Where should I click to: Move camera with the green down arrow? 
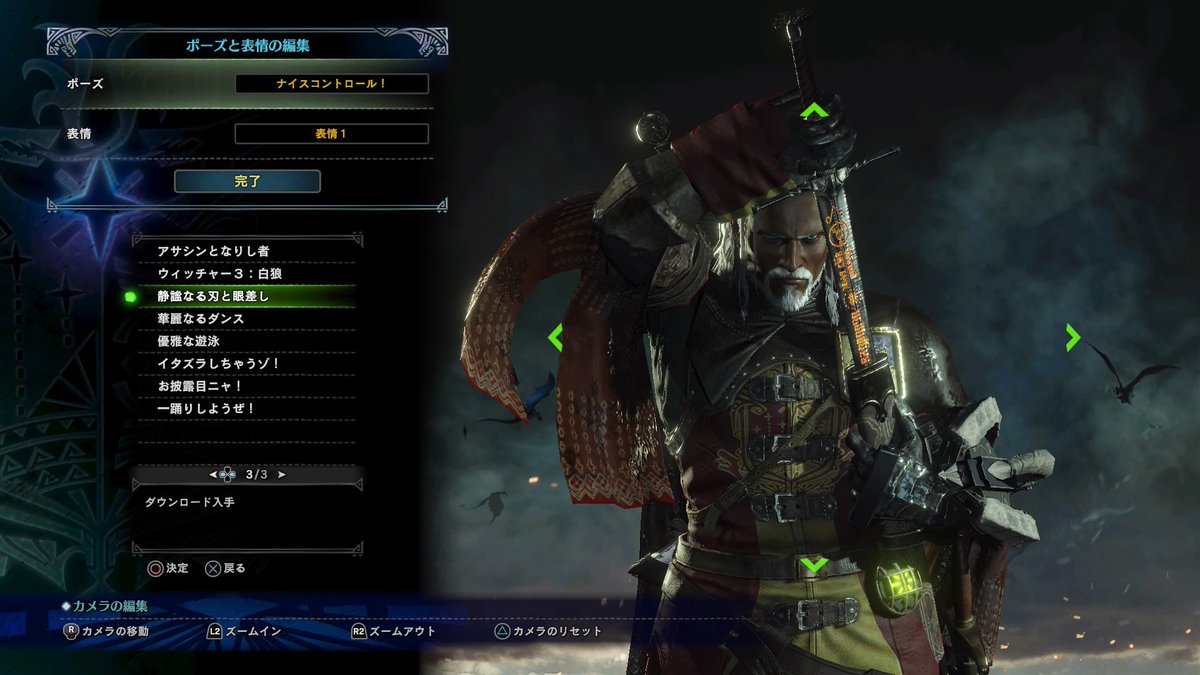coord(814,565)
